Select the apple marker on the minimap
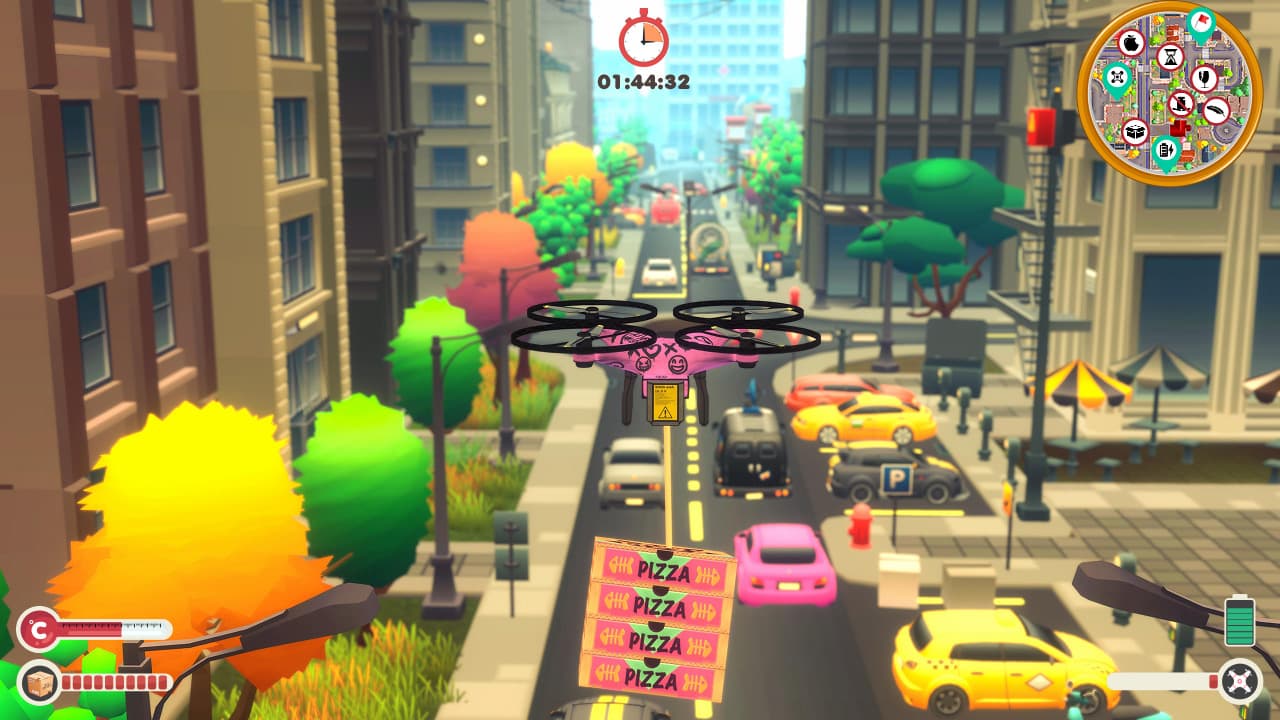1280x720 pixels. 1132,44
